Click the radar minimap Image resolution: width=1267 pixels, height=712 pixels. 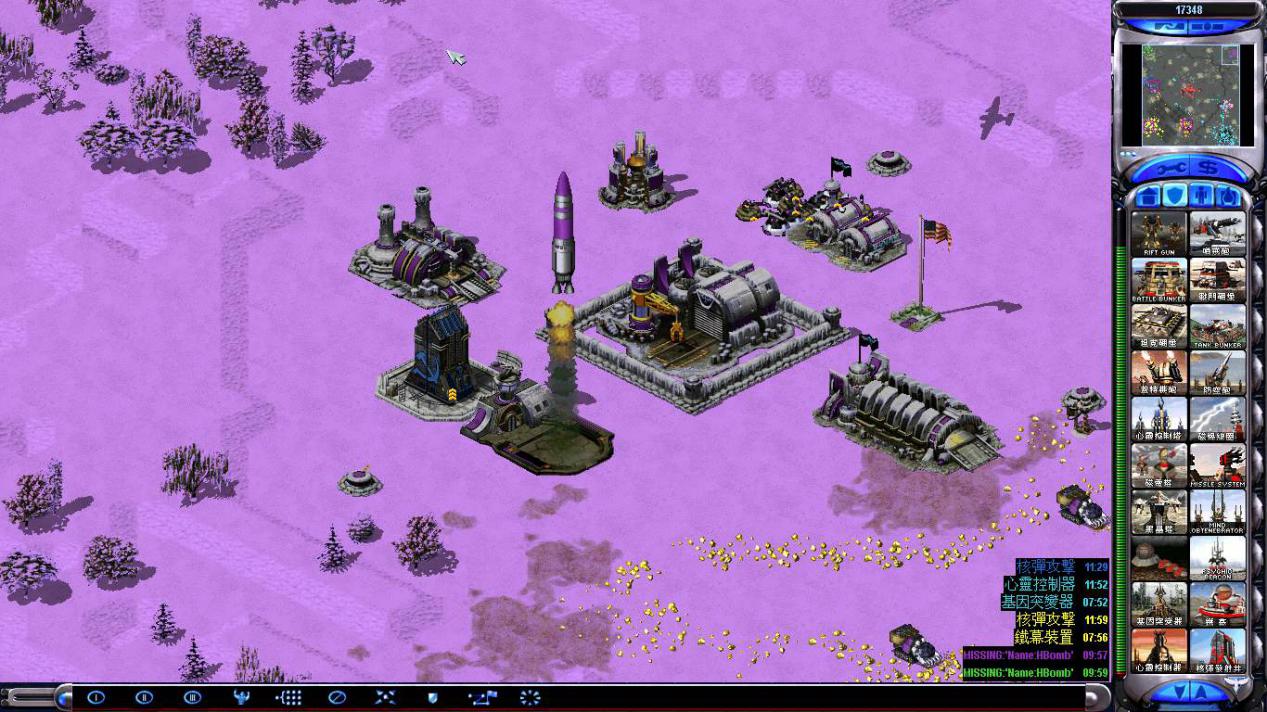pos(1189,94)
